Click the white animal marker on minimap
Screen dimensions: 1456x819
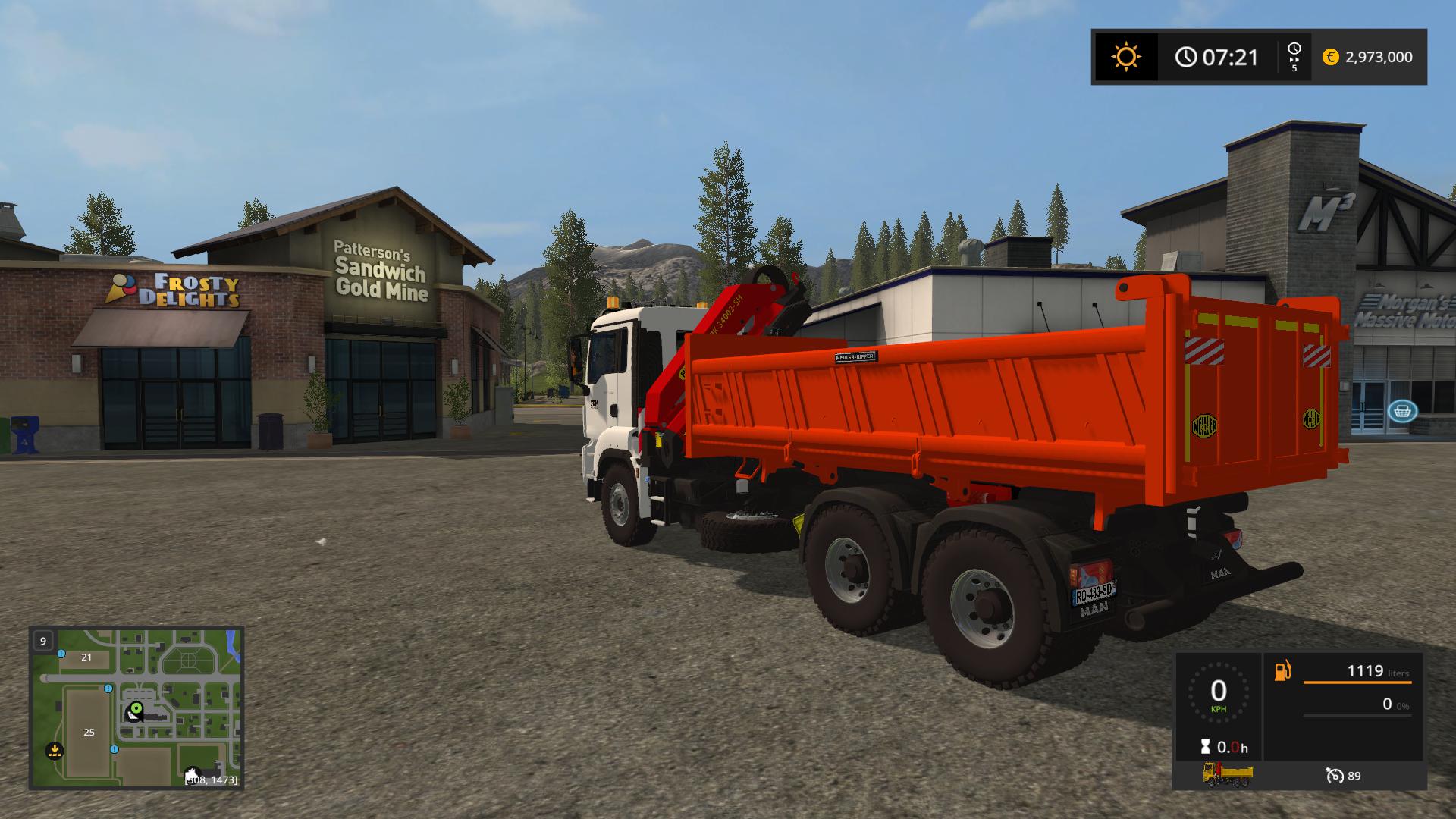pos(192,771)
